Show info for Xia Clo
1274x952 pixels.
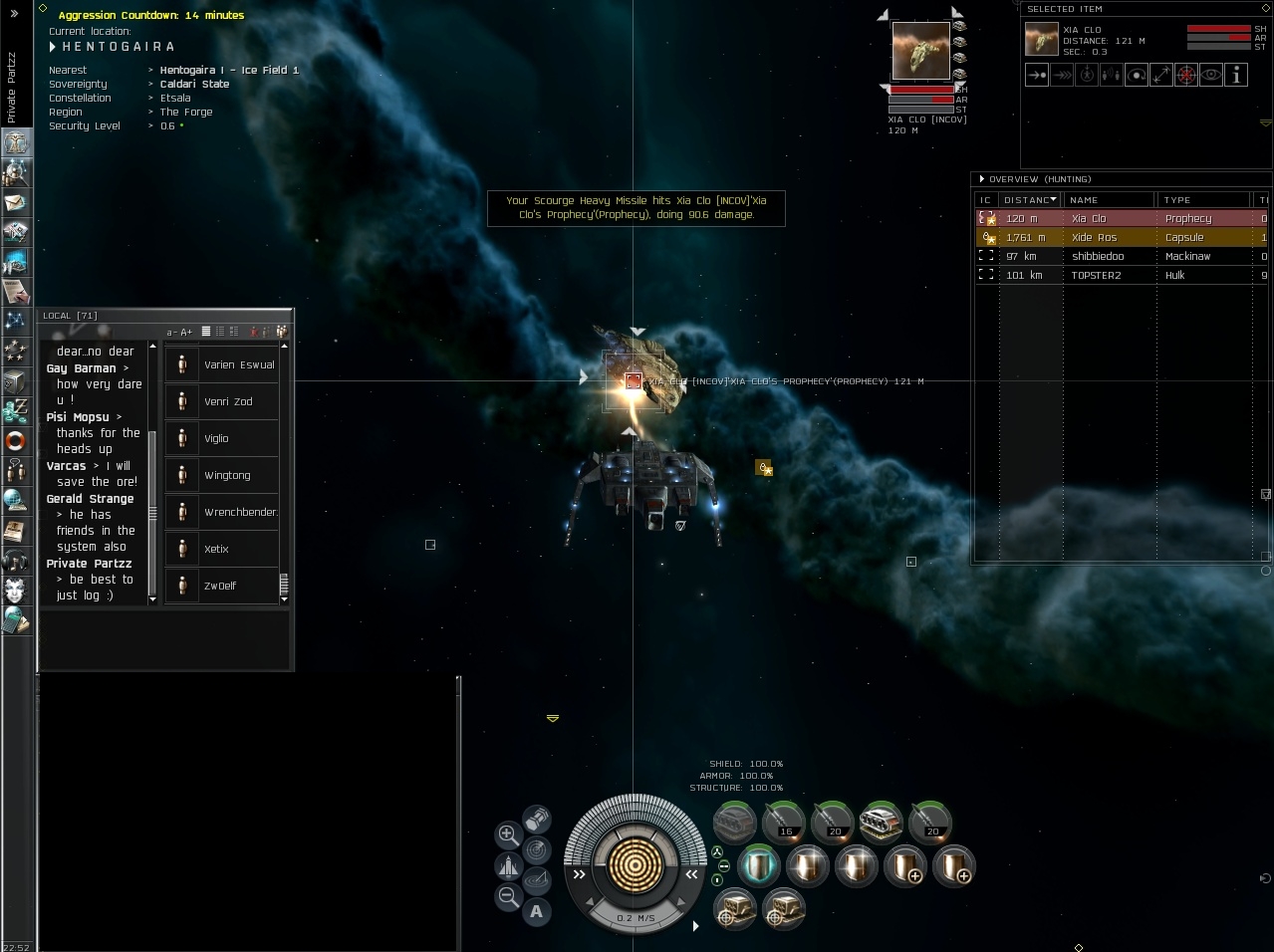coord(1236,75)
